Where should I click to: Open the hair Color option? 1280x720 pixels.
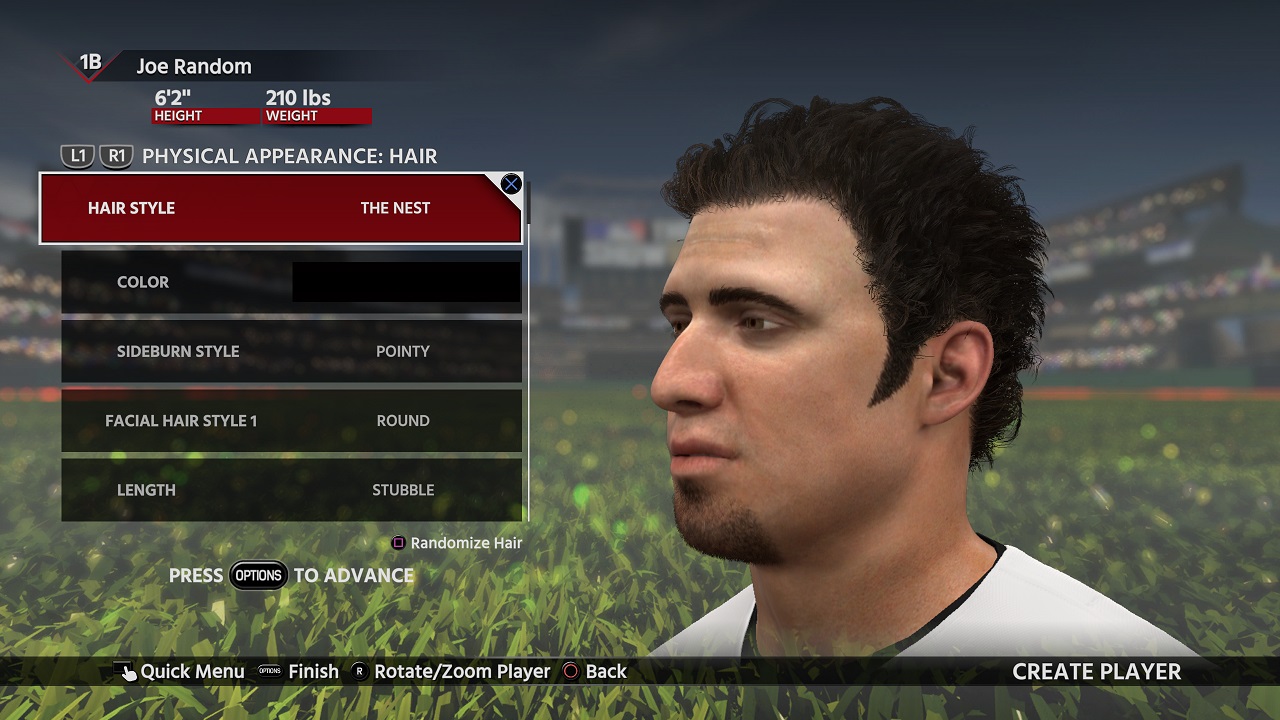(x=143, y=282)
